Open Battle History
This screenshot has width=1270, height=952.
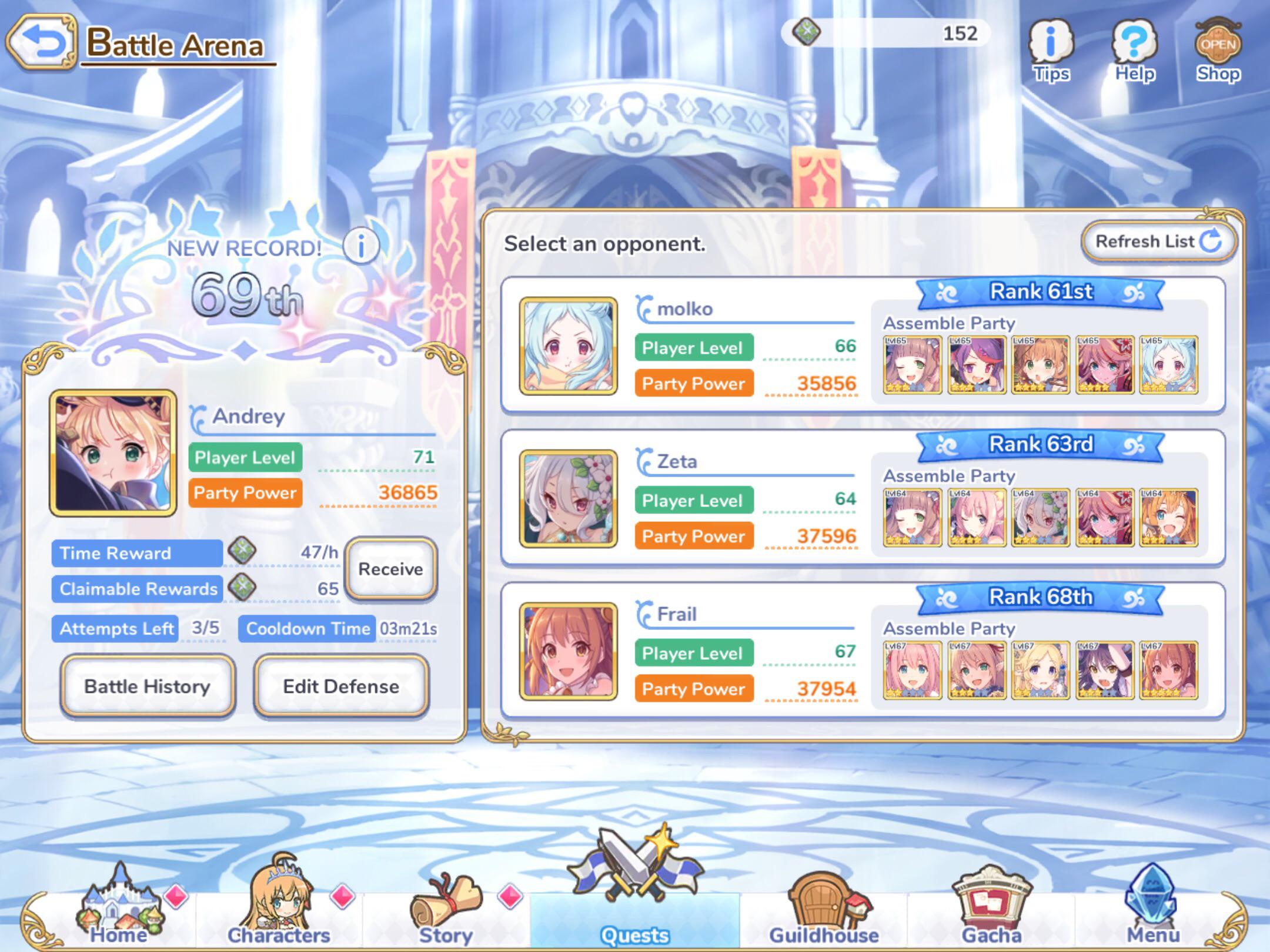point(147,686)
